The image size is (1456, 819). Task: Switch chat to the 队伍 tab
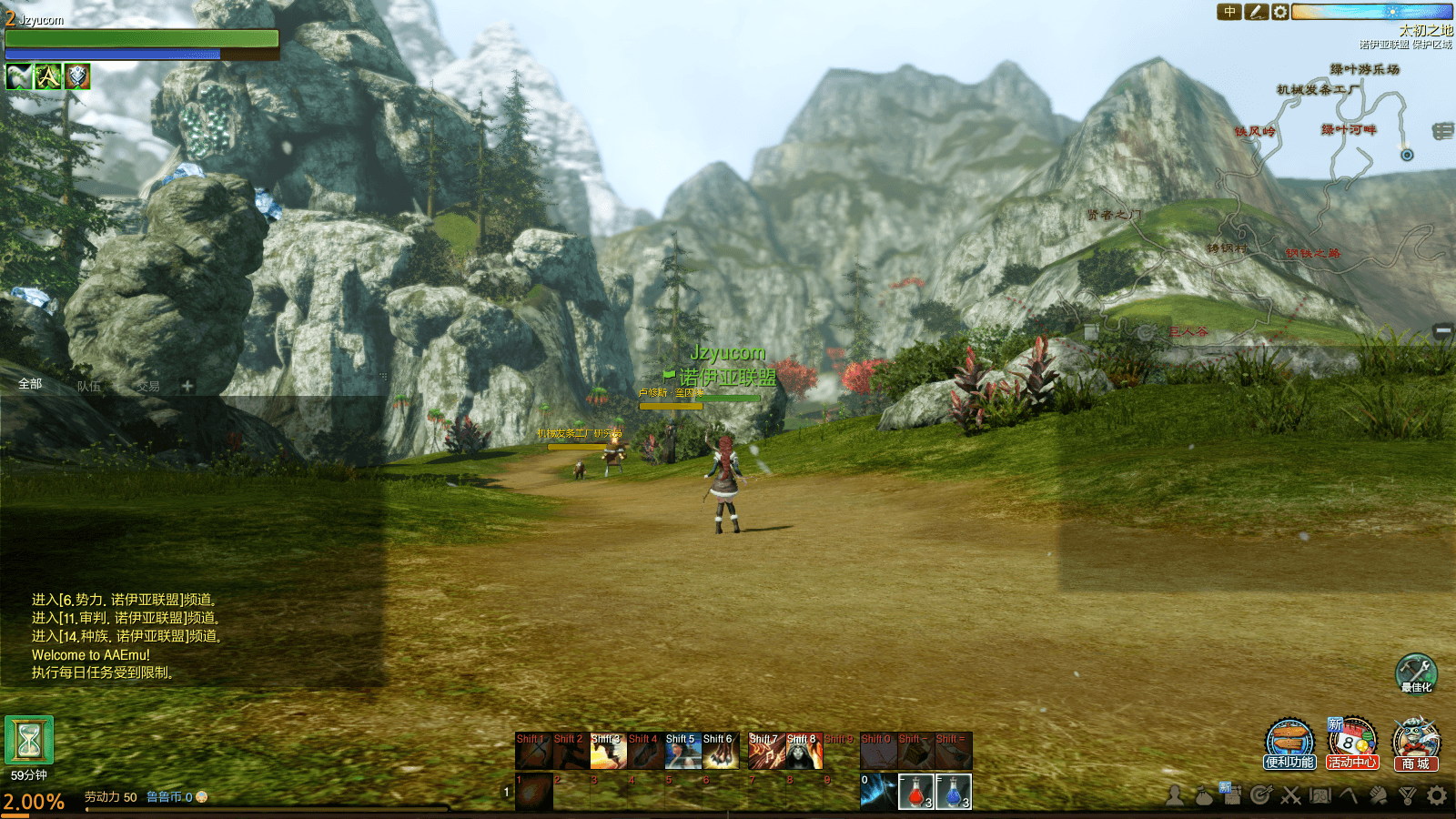(x=88, y=387)
